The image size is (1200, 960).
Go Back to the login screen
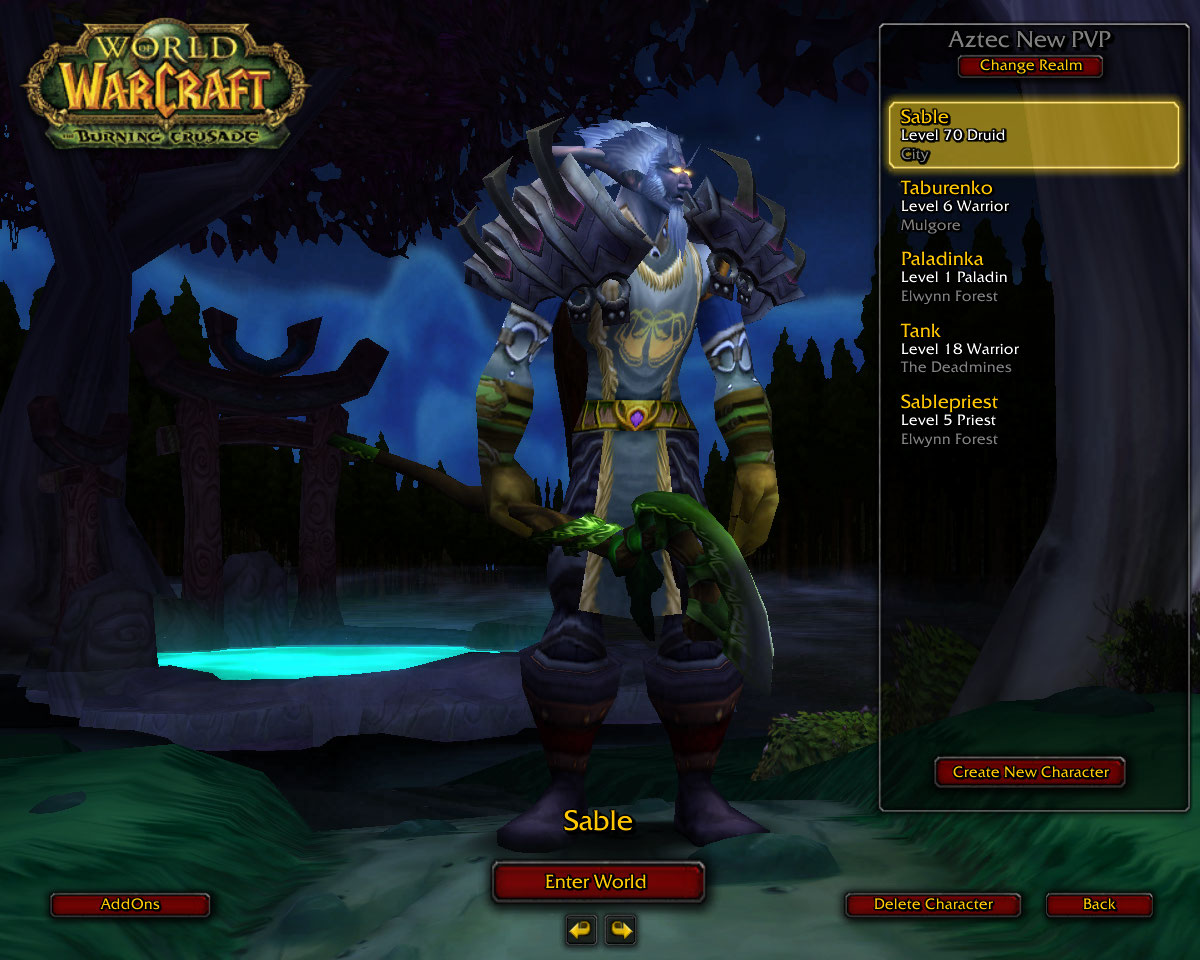tap(1098, 905)
